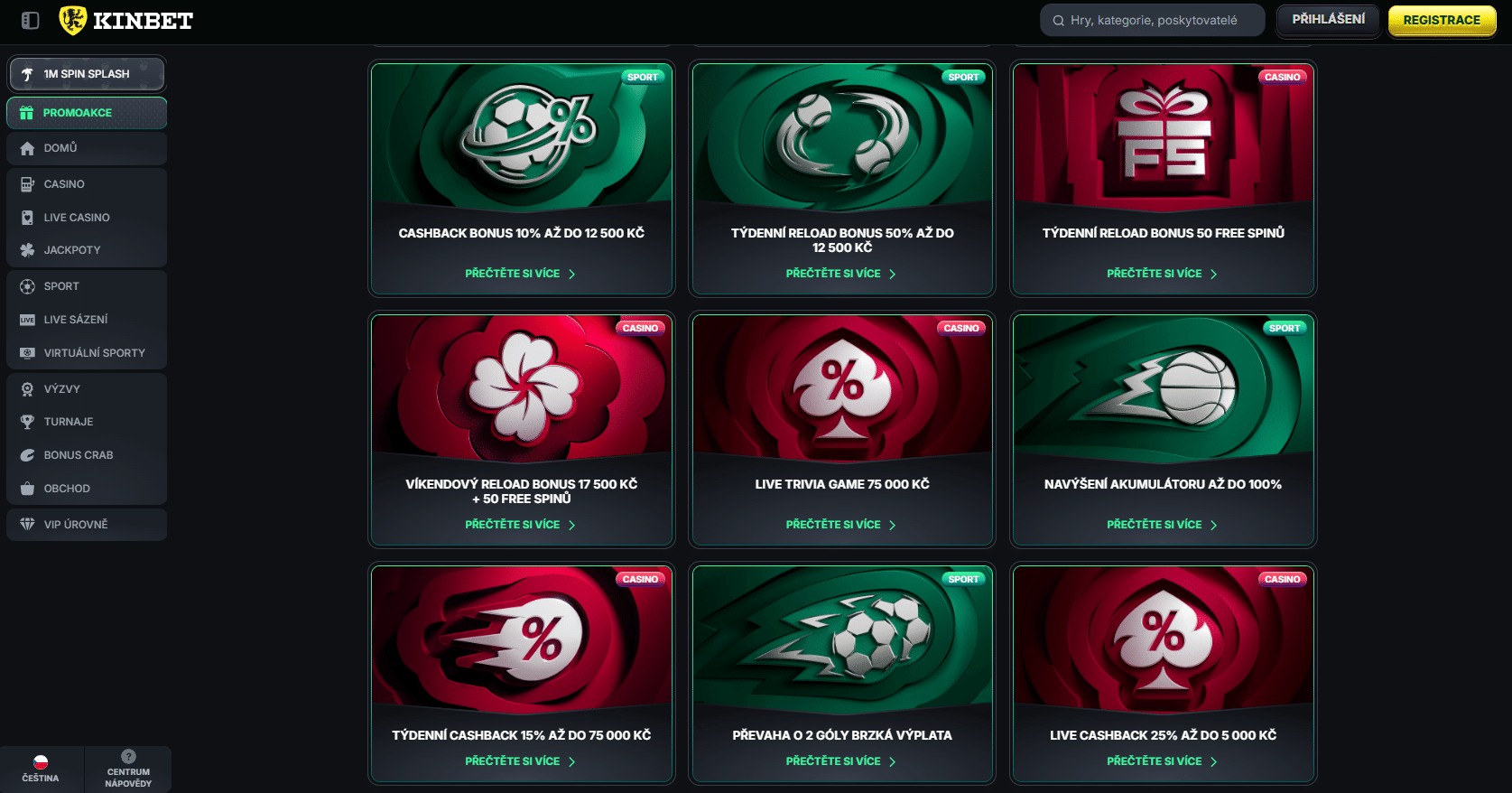The height and width of the screenshot is (793, 1512).
Task: Click the Bonus Crab icon
Action: tap(27, 454)
